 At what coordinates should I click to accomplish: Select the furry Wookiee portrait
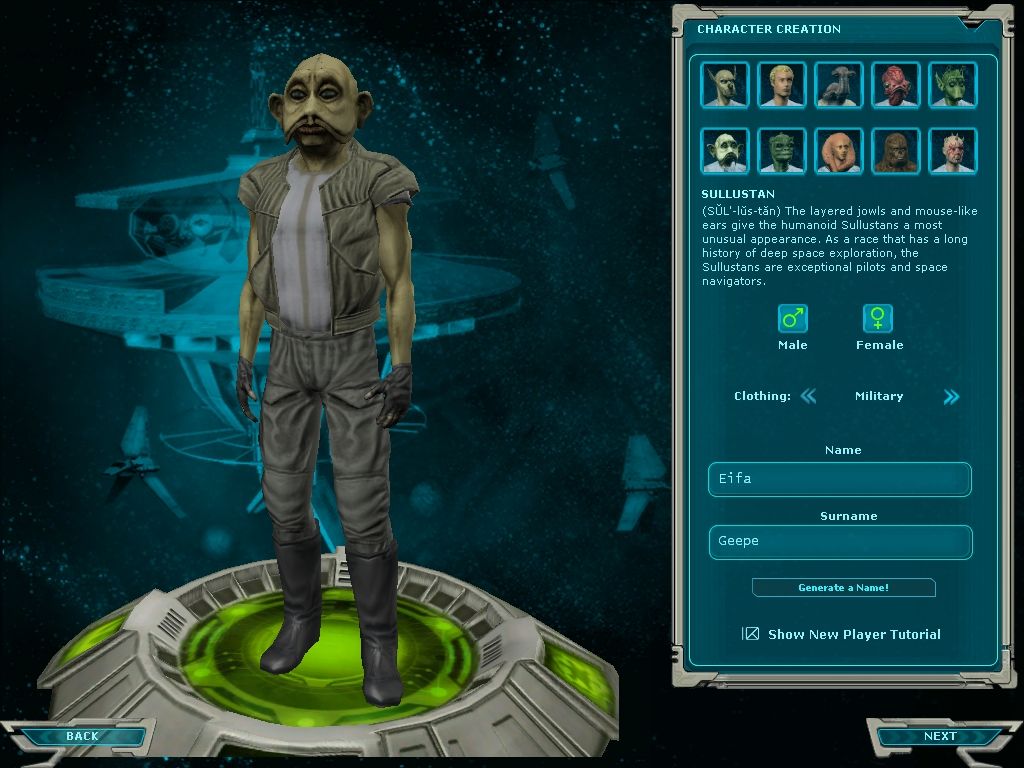click(x=896, y=151)
